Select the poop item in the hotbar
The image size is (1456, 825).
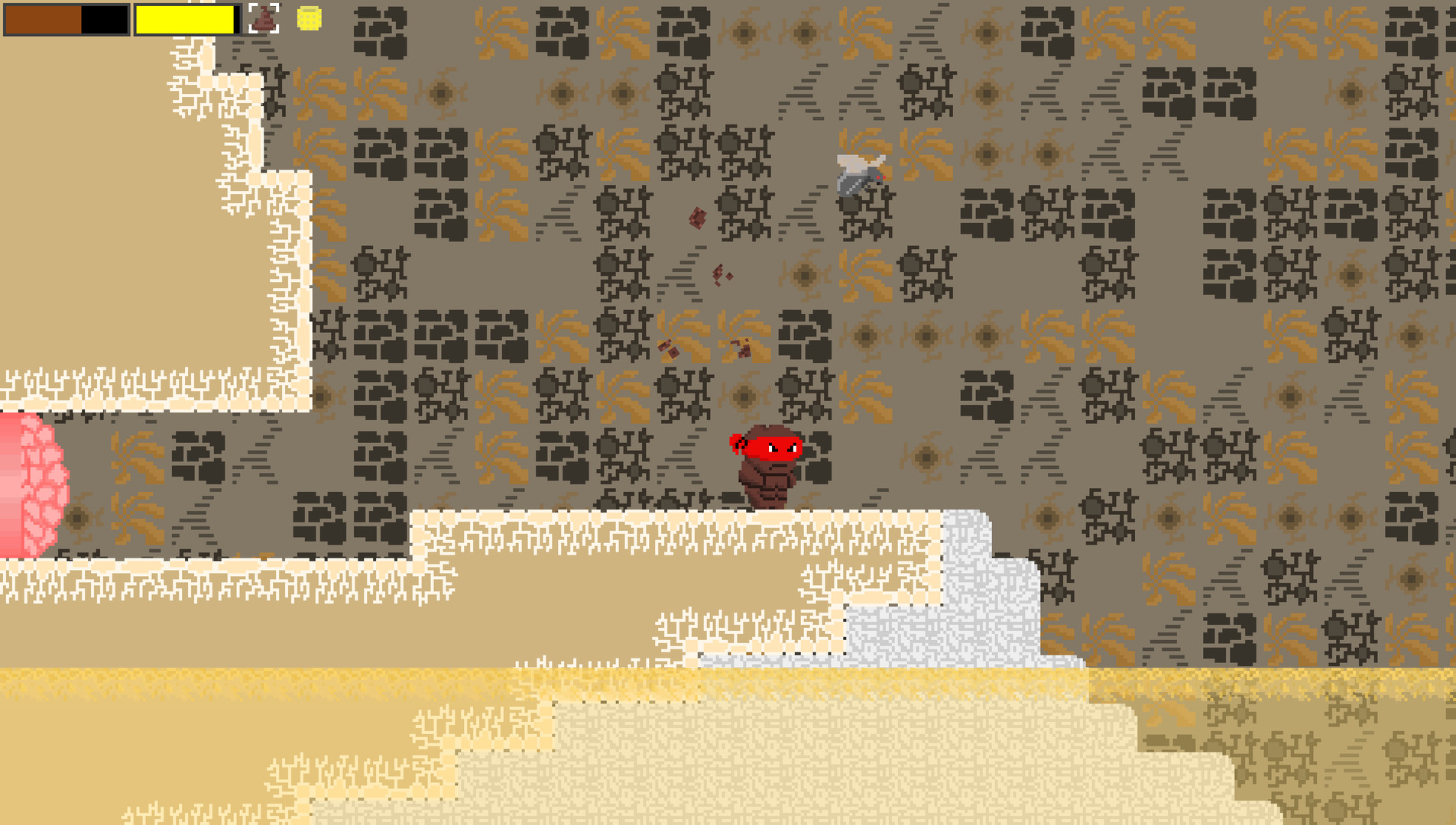click(x=264, y=21)
